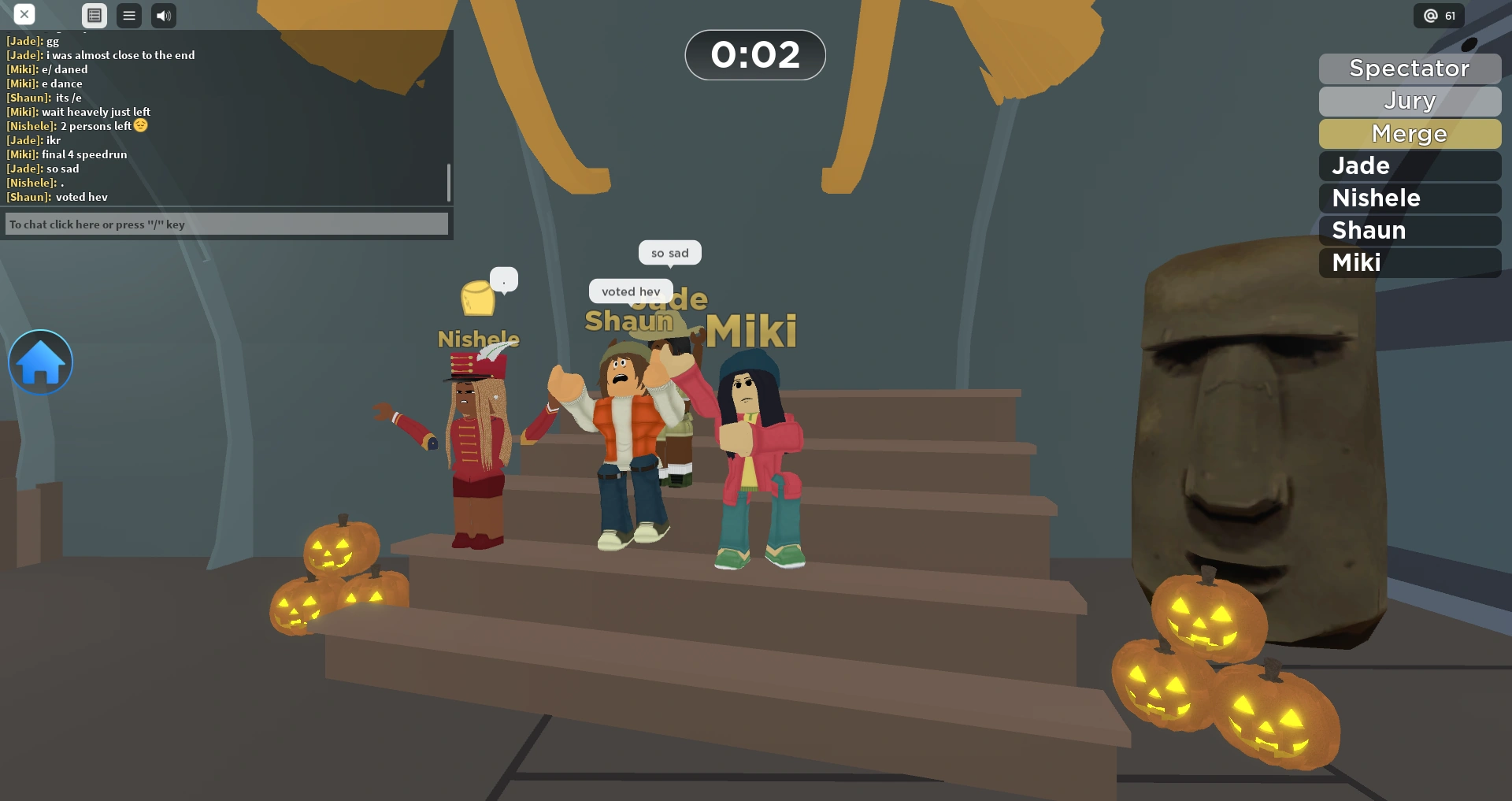Click the speaker audio icon
This screenshot has height=801, width=1512.
pos(163,15)
